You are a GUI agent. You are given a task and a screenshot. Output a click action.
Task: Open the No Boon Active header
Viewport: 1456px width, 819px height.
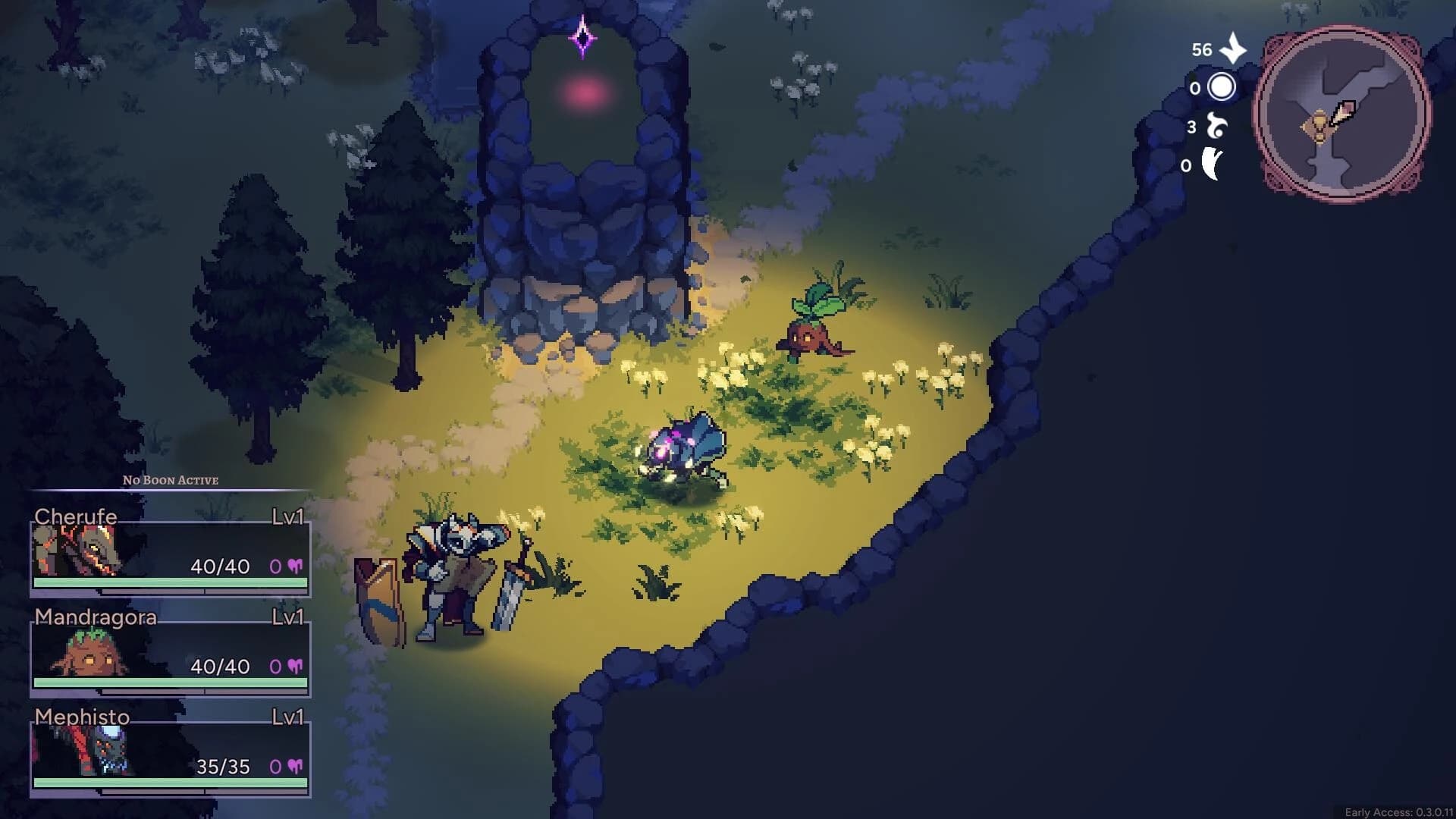pos(170,480)
